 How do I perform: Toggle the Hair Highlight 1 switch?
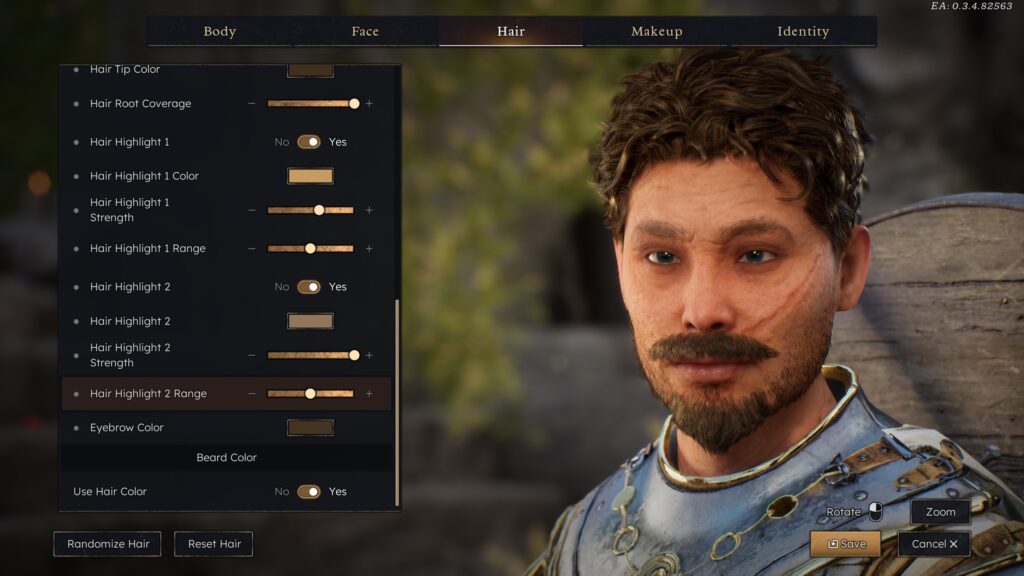[x=309, y=142]
